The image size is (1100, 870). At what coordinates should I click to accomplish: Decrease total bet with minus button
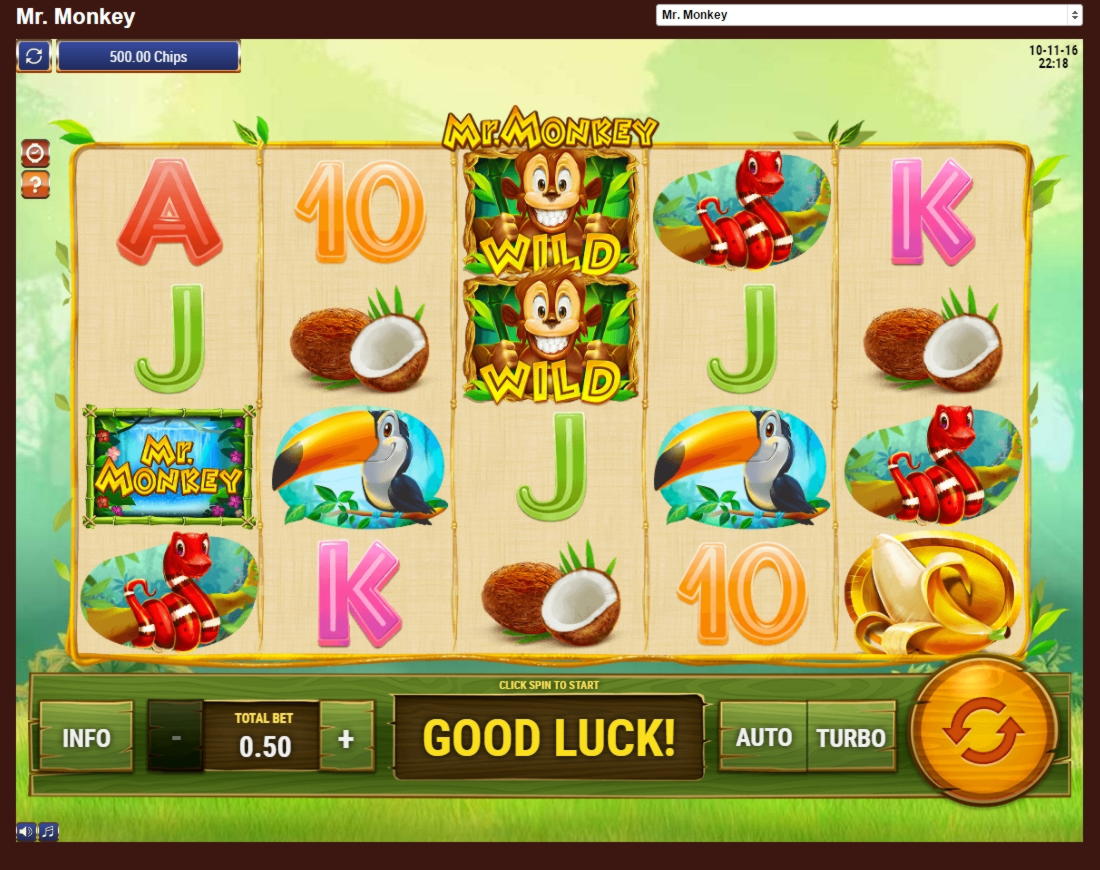176,738
